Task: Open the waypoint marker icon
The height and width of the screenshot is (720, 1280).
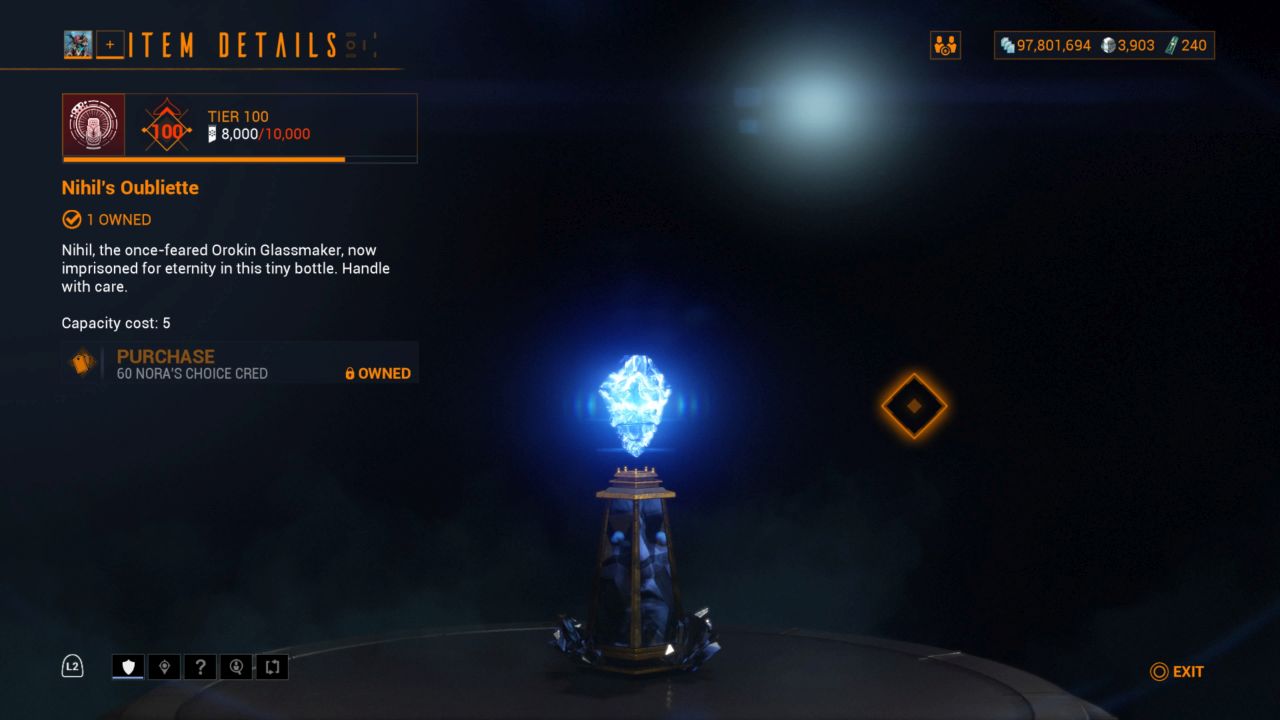Action: (164, 666)
